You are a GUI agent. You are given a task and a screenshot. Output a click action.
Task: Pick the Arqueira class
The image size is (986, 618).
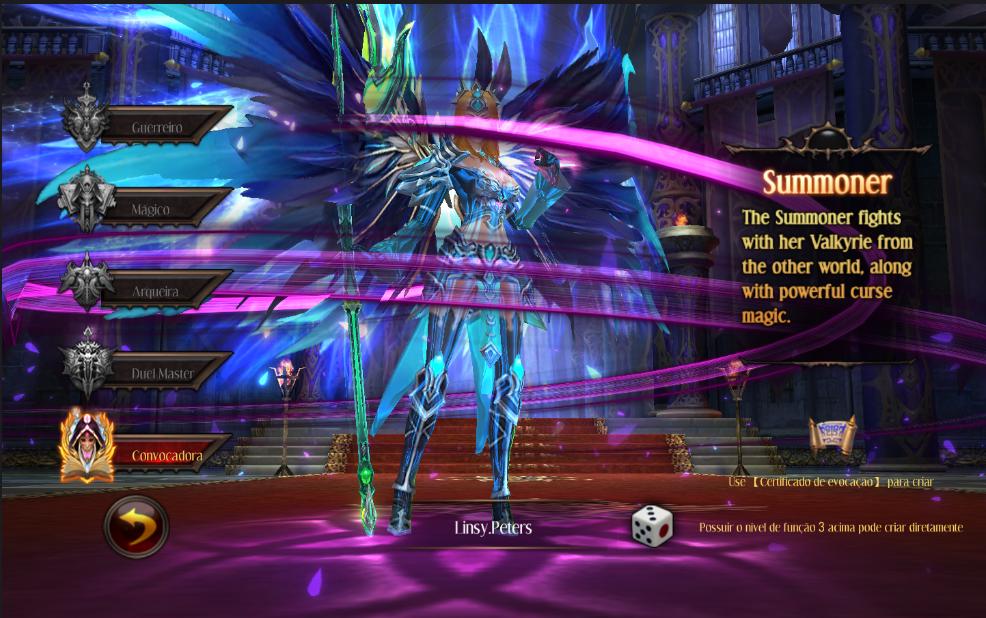click(156, 291)
